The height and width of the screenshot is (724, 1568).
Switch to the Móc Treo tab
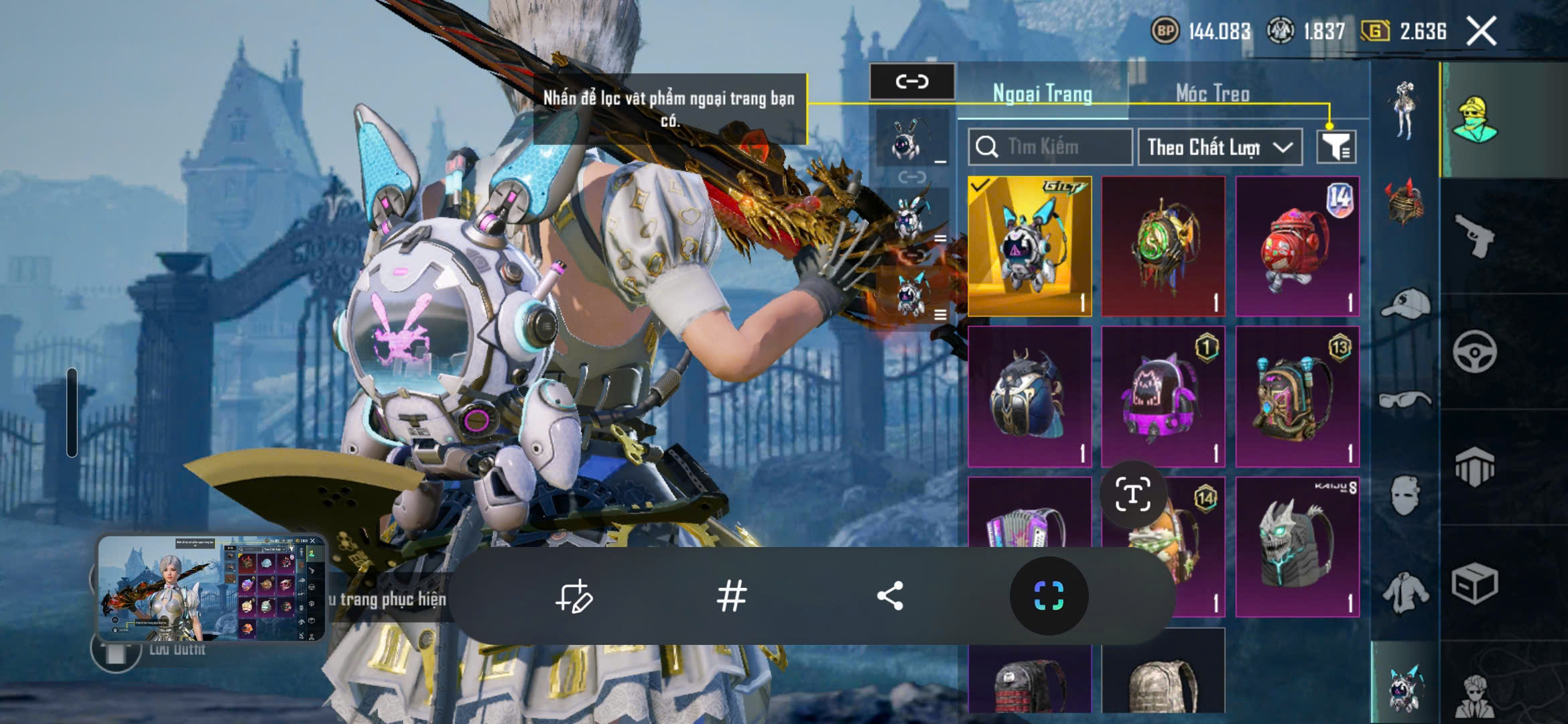click(1212, 94)
